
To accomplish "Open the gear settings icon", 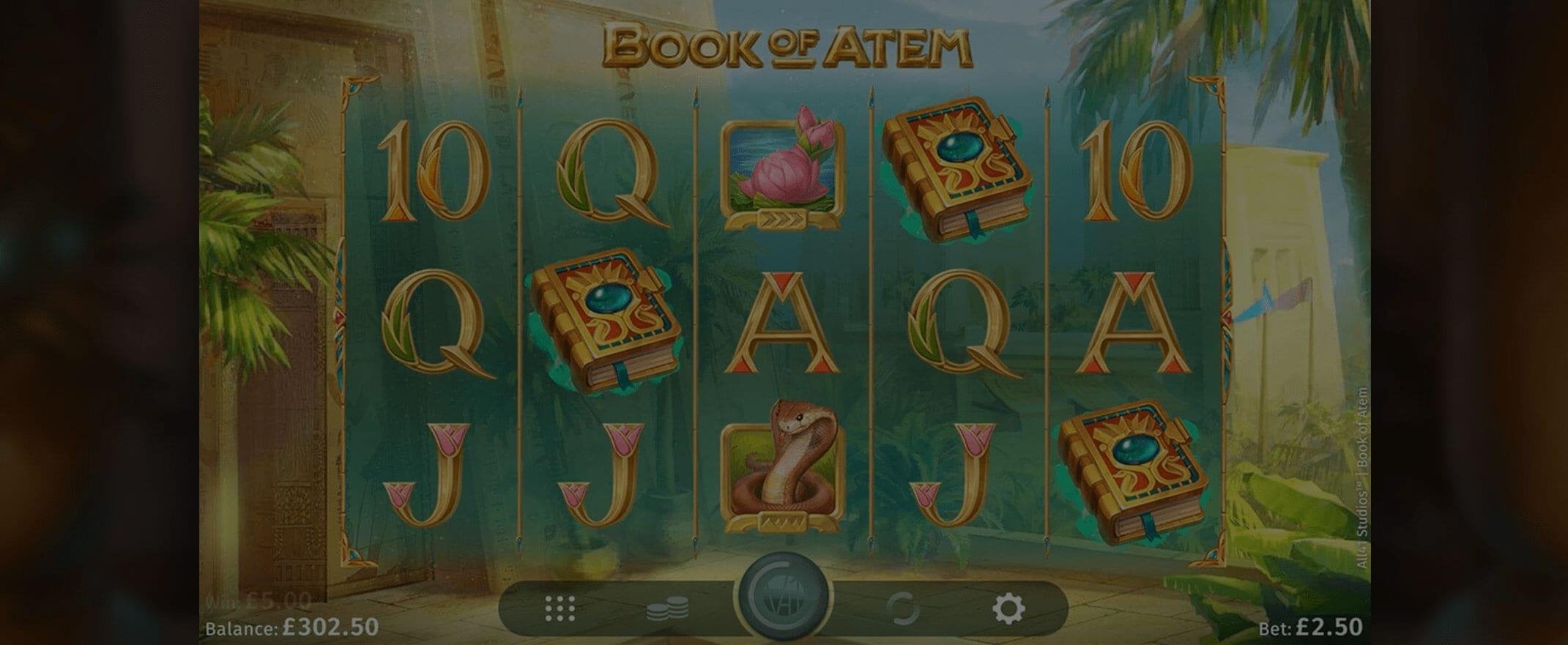I will pyautogui.click(x=1008, y=608).
